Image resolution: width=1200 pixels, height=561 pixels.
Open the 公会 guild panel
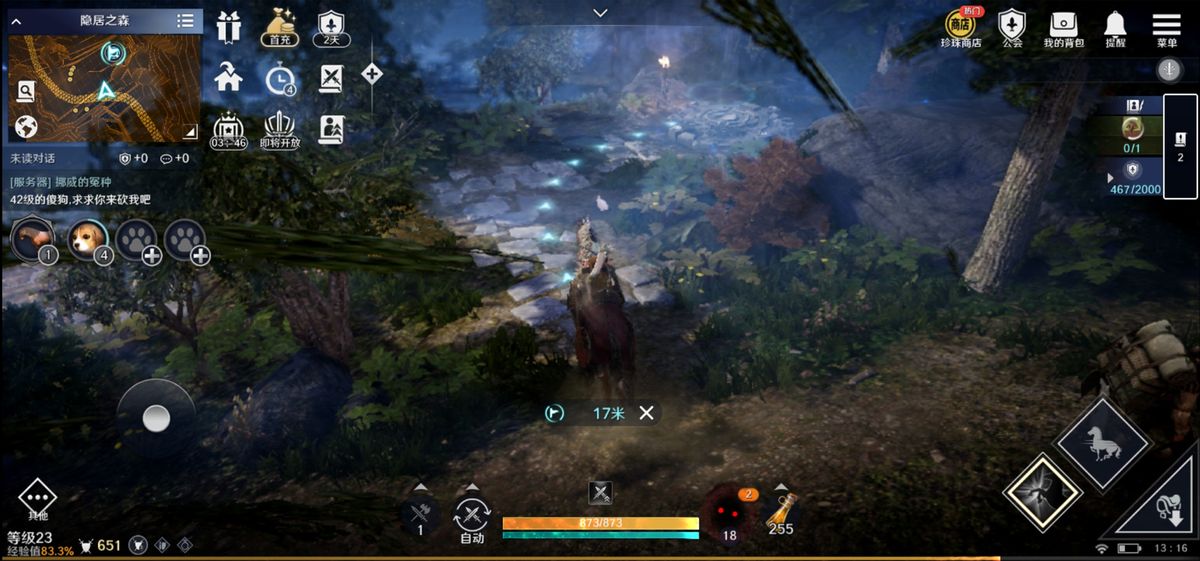coord(1012,28)
